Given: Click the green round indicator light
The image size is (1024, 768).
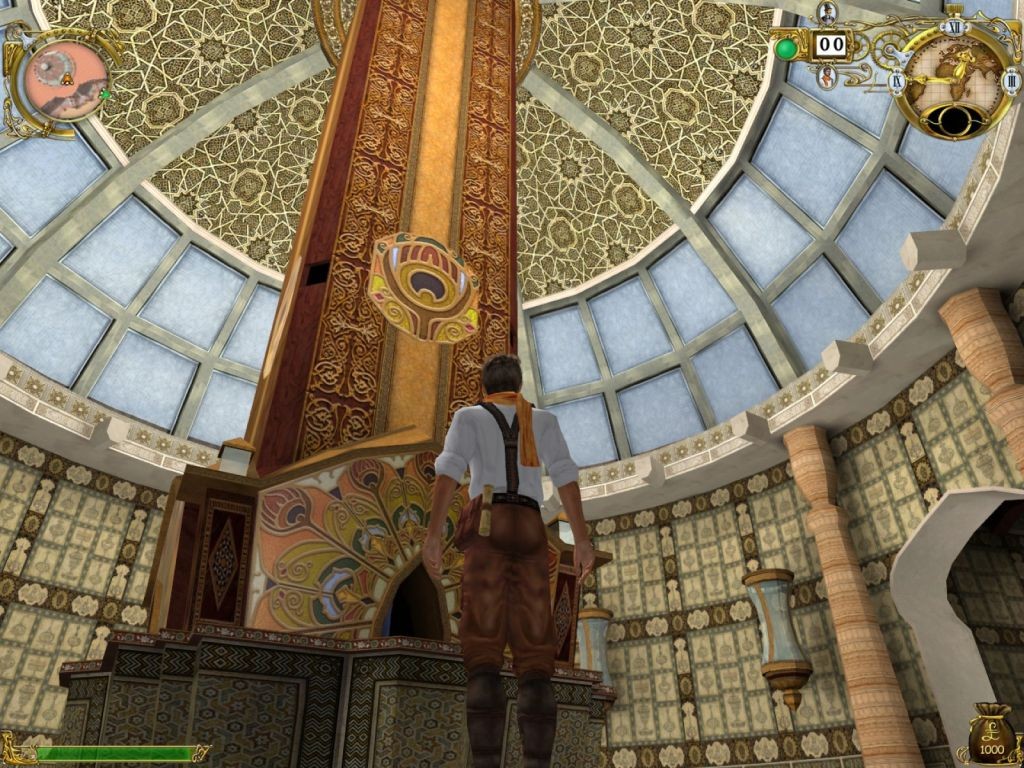Looking at the screenshot, I should click(x=787, y=48).
